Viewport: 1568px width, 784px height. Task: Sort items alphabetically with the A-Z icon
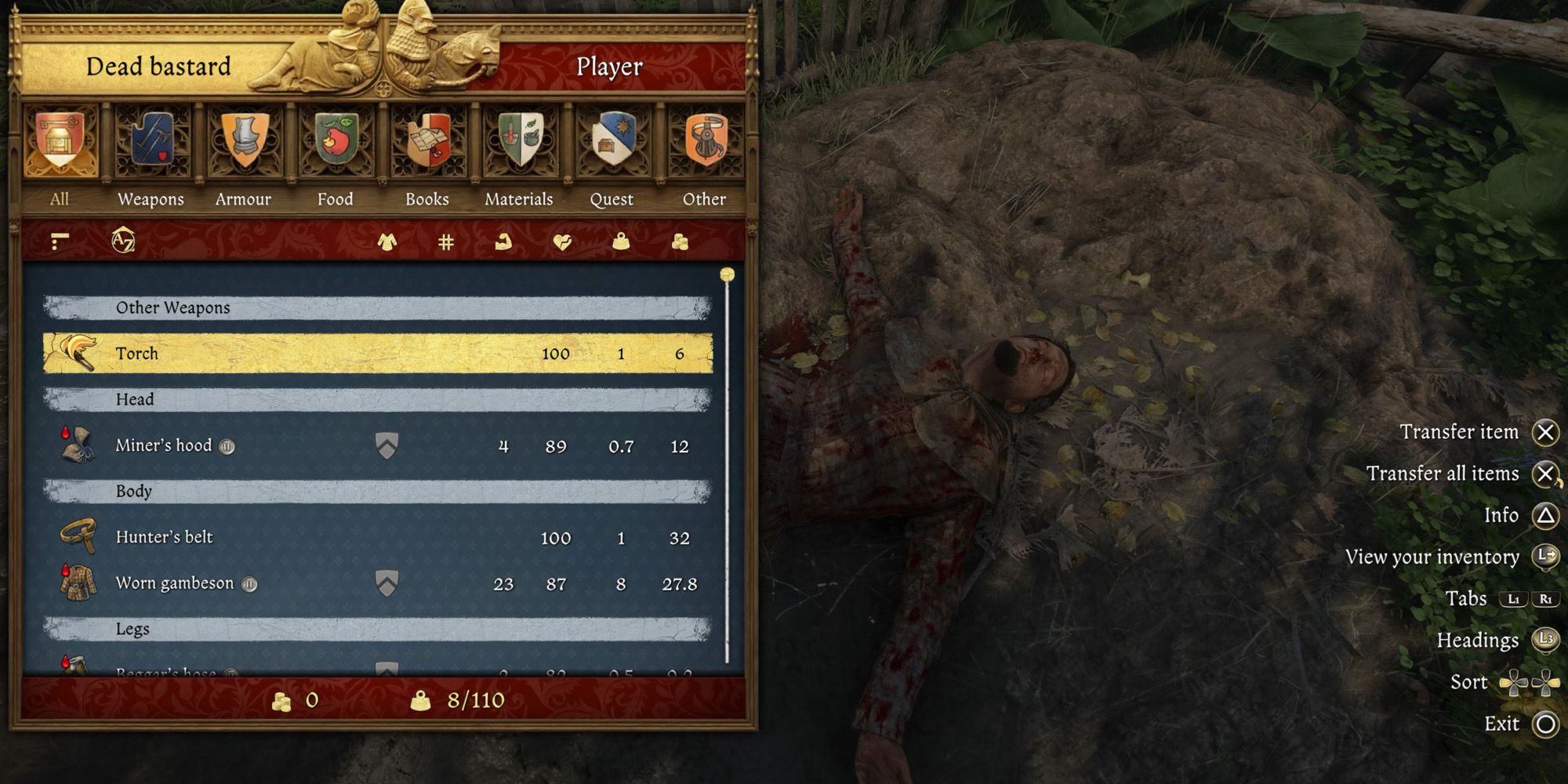[x=123, y=241]
